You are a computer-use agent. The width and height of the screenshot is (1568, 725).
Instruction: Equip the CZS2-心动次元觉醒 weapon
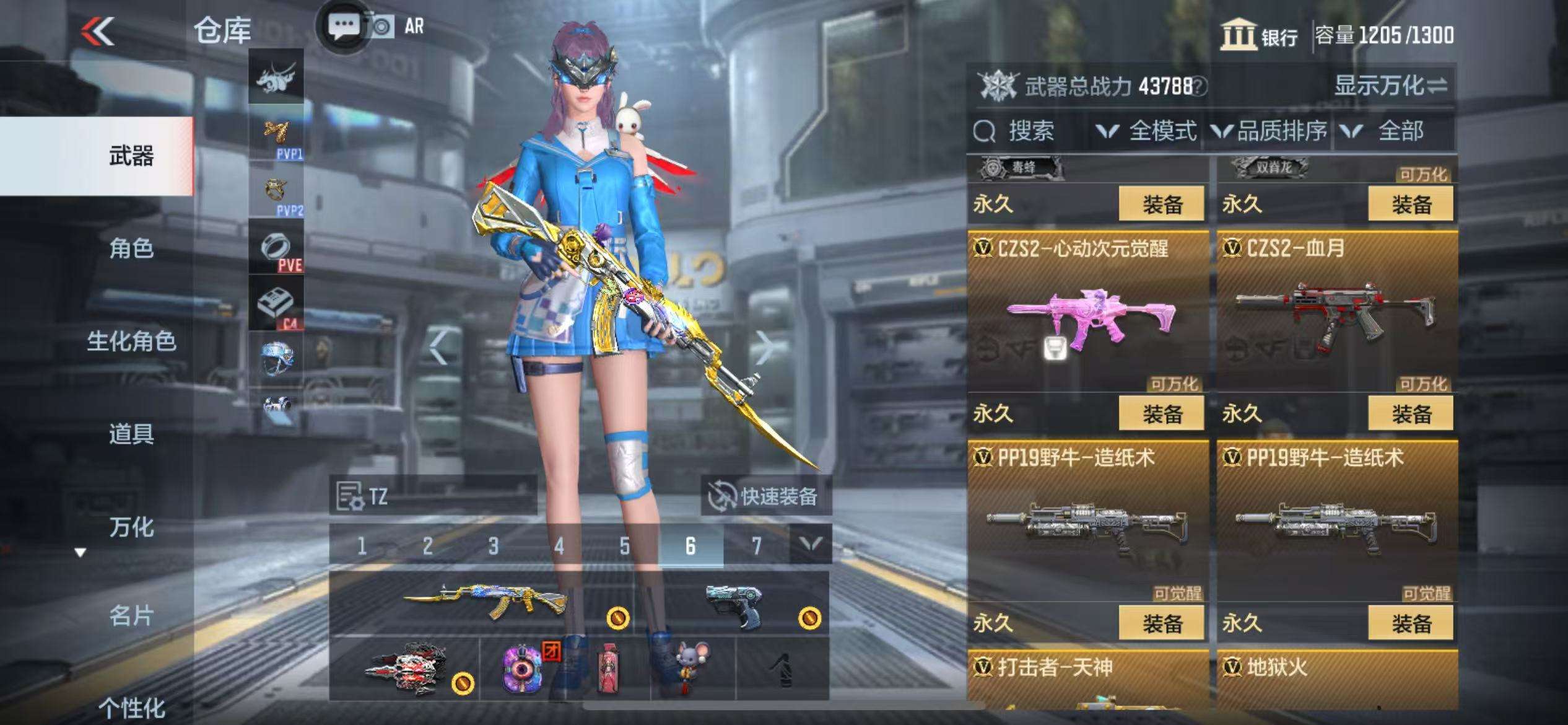click(x=1161, y=414)
